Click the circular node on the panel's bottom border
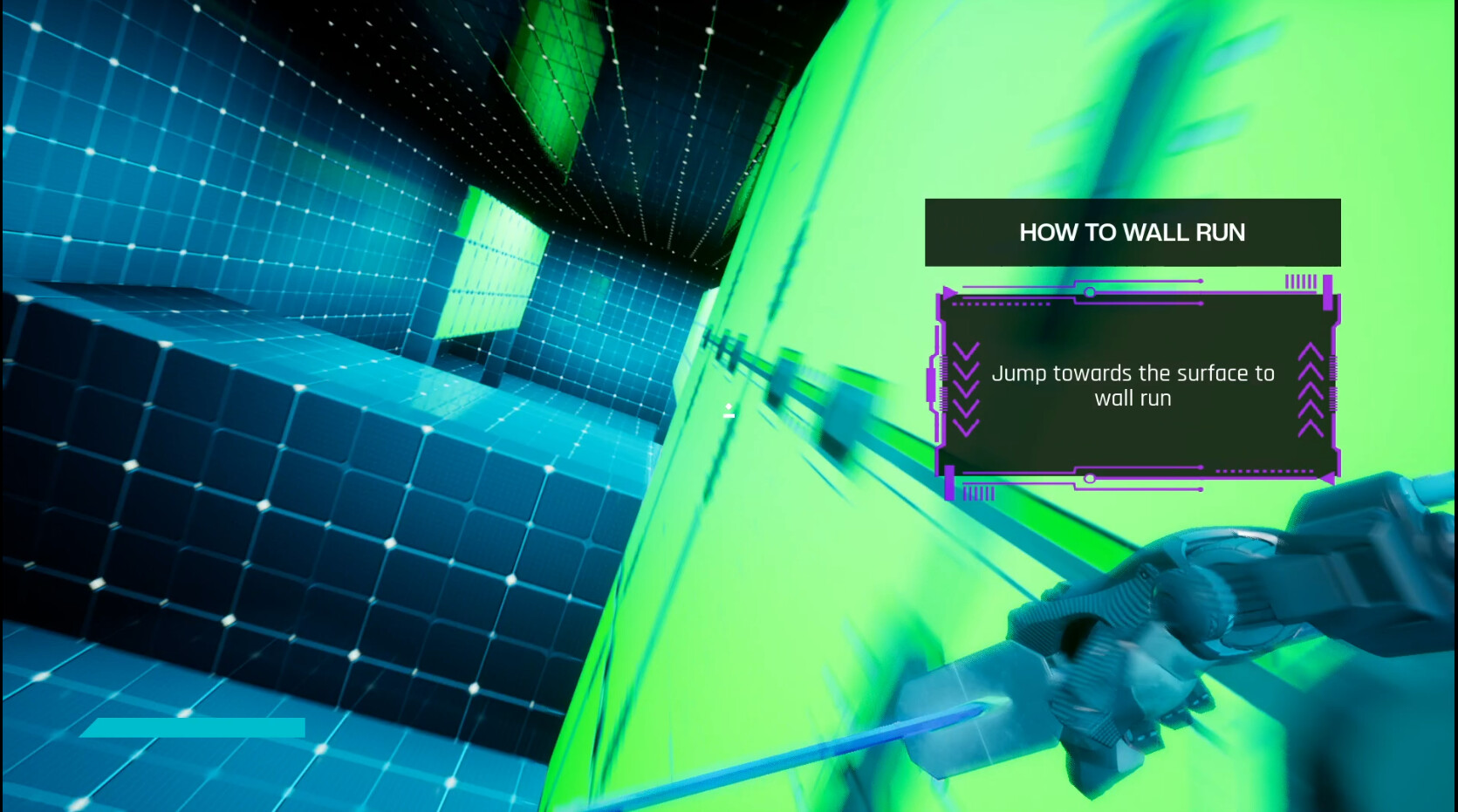1458x812 pixels. (1090, 478)
